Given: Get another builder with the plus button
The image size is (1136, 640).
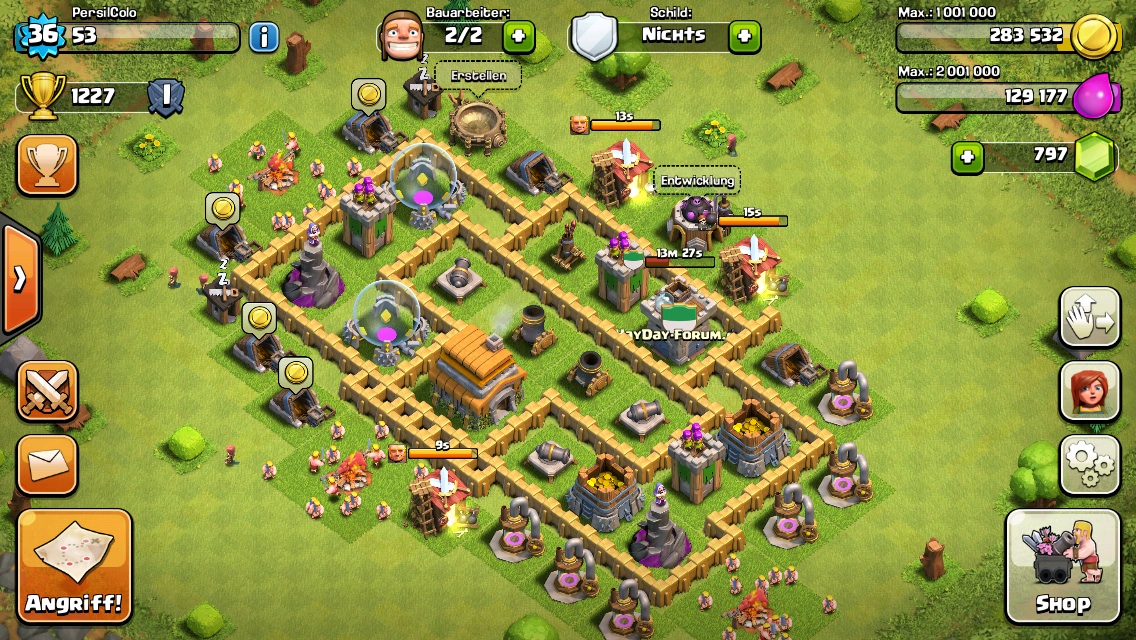Looking at the screenshot, I should pyautogui.click(x=518, y=37).
